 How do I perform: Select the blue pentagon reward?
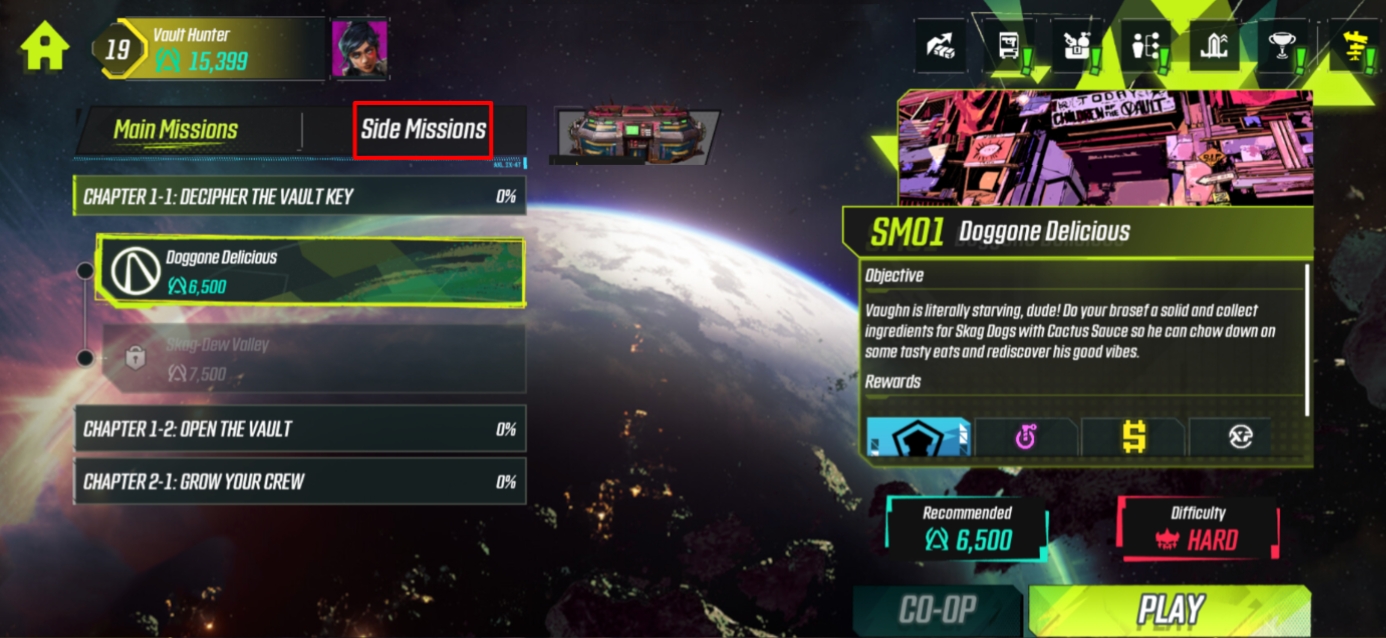point(918,437)
